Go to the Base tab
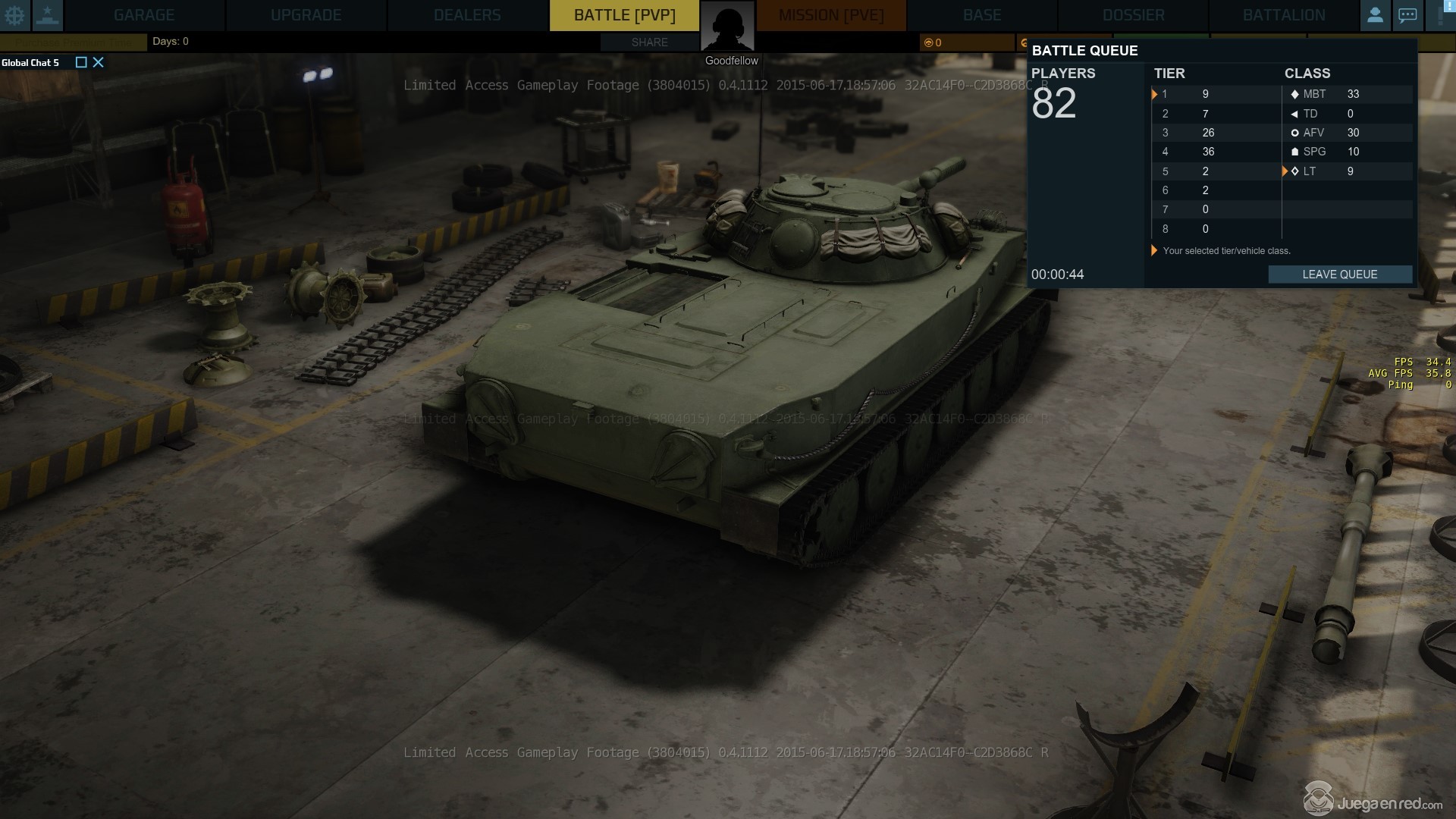The width and height of the screenshot is (1456, 819). point(982,15)
